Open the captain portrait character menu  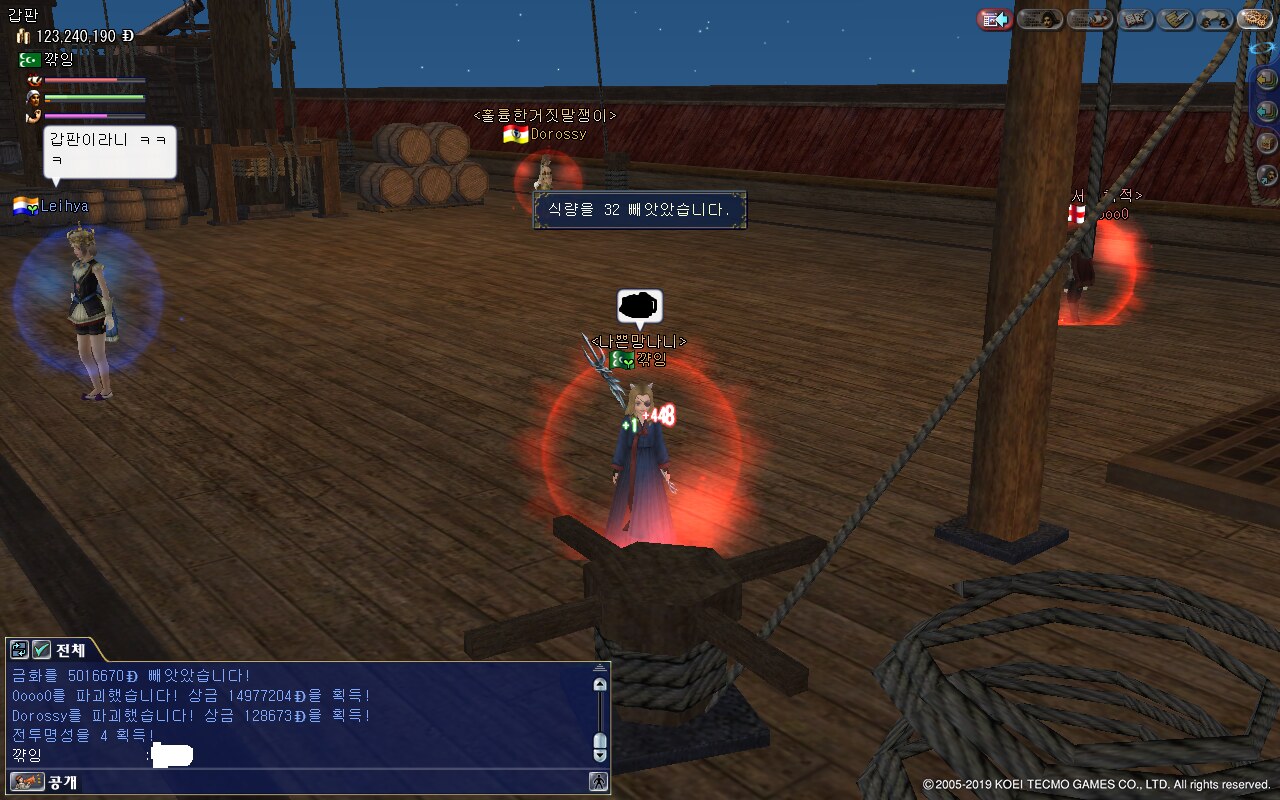click(x=1040, y=19)
